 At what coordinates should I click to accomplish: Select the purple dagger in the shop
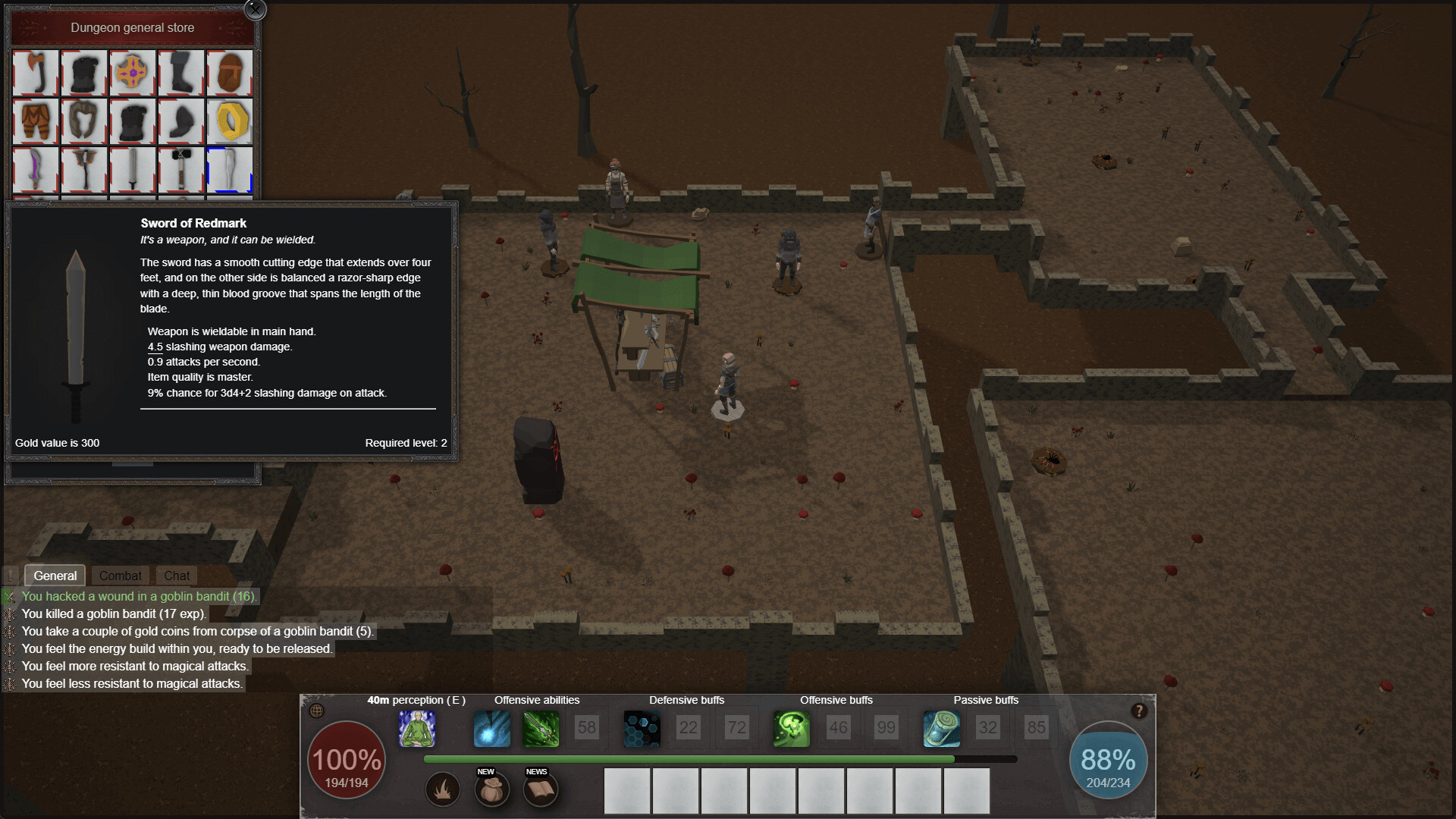click(x=35, y=170)
